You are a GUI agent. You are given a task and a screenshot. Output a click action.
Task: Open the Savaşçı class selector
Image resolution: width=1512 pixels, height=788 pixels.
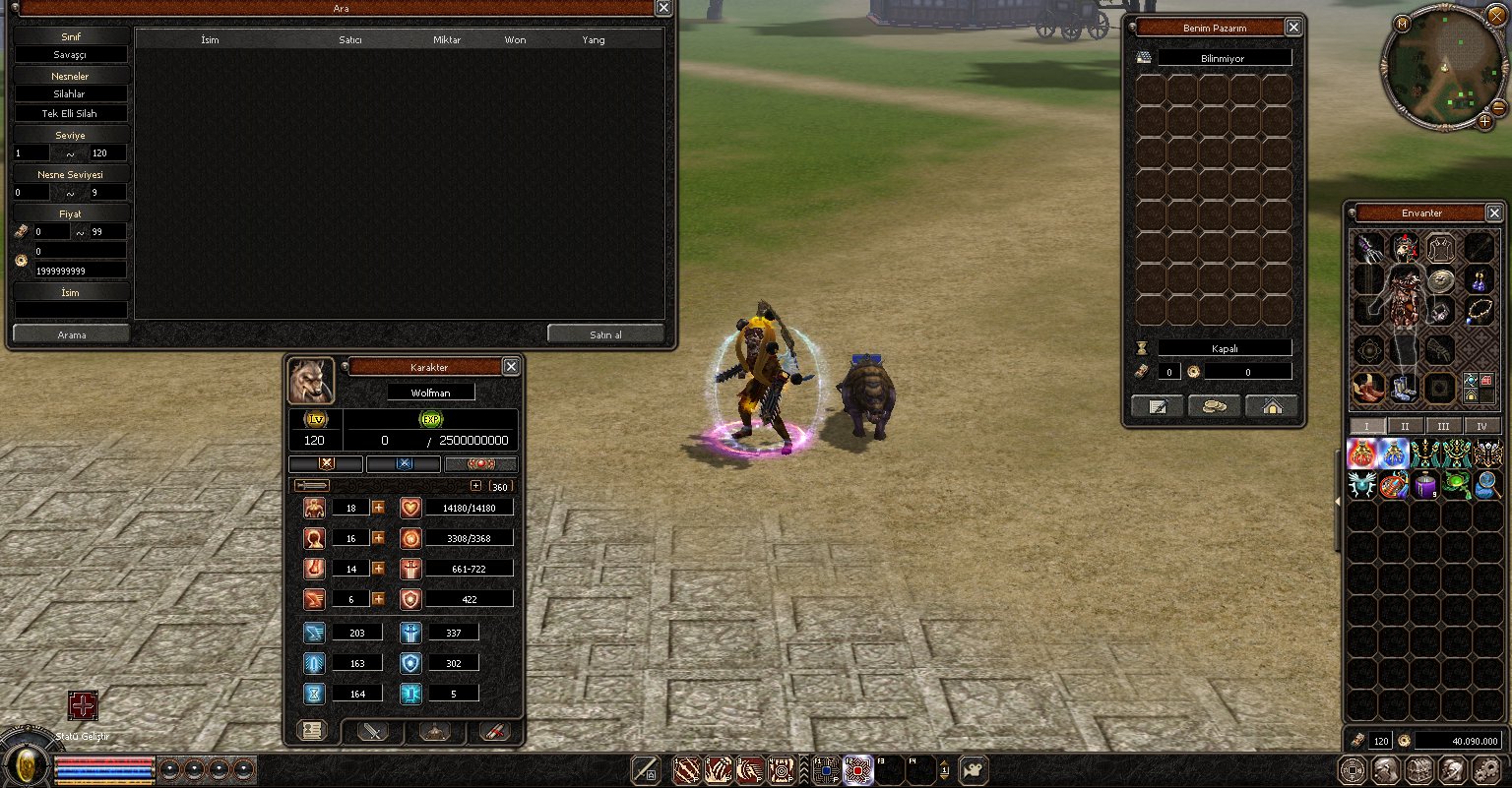click(x=71, y=55)
